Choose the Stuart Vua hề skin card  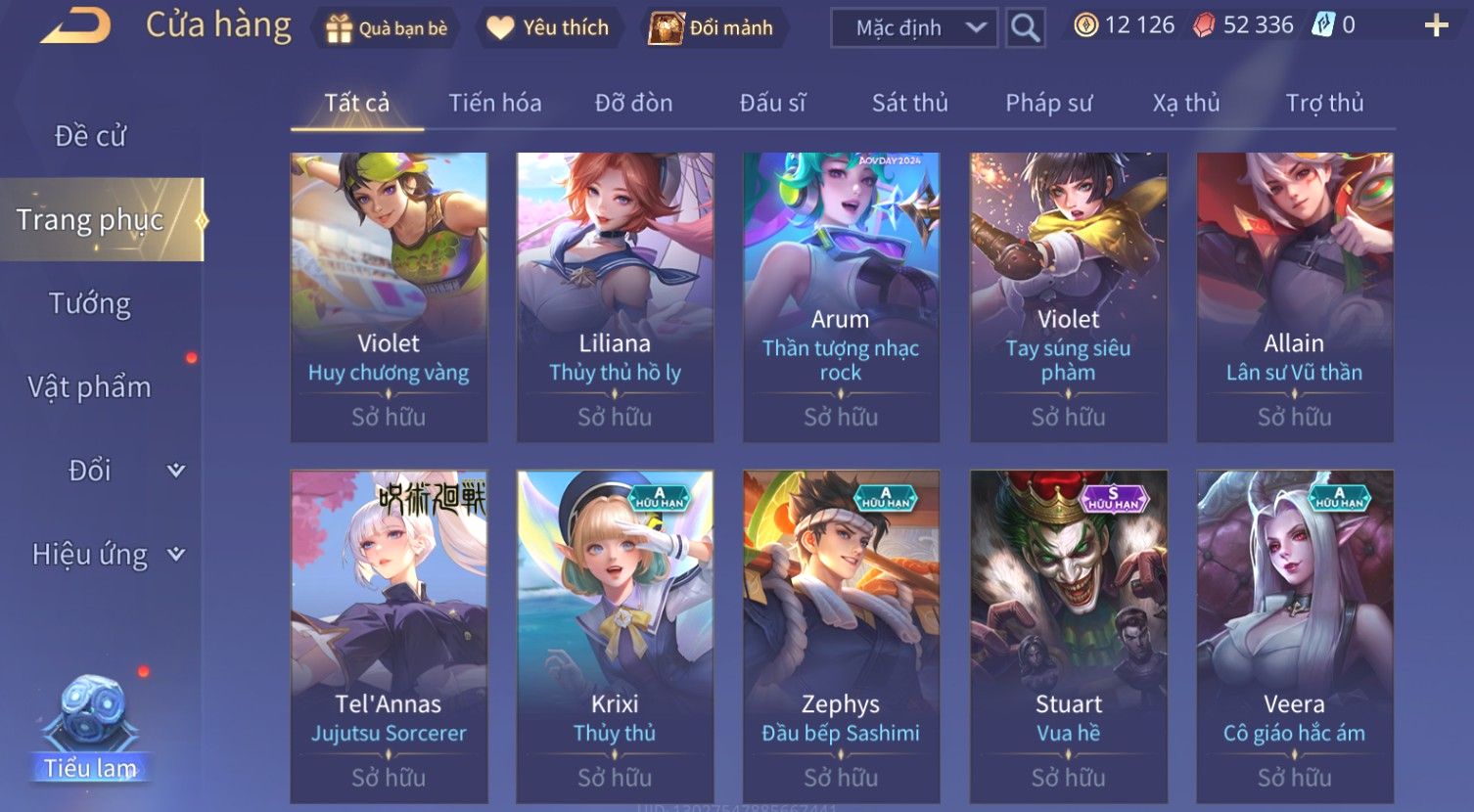[x=1068, y=636]
